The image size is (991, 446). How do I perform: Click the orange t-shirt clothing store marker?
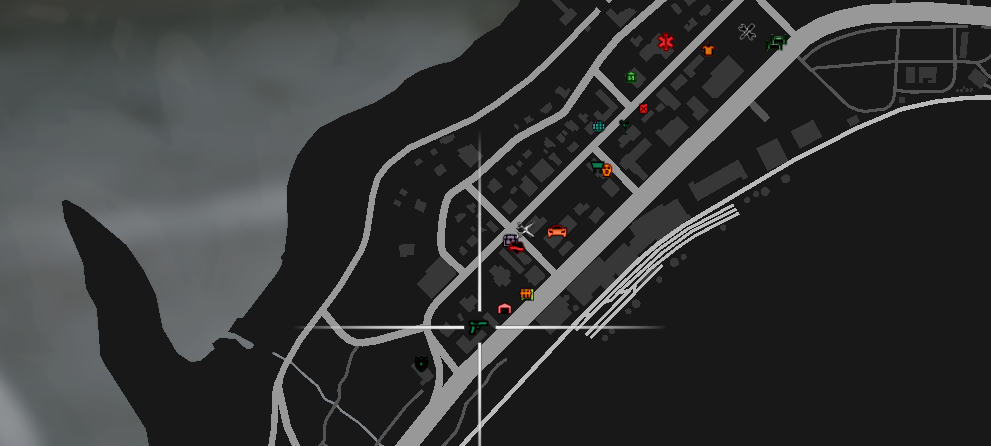point(708,50)
